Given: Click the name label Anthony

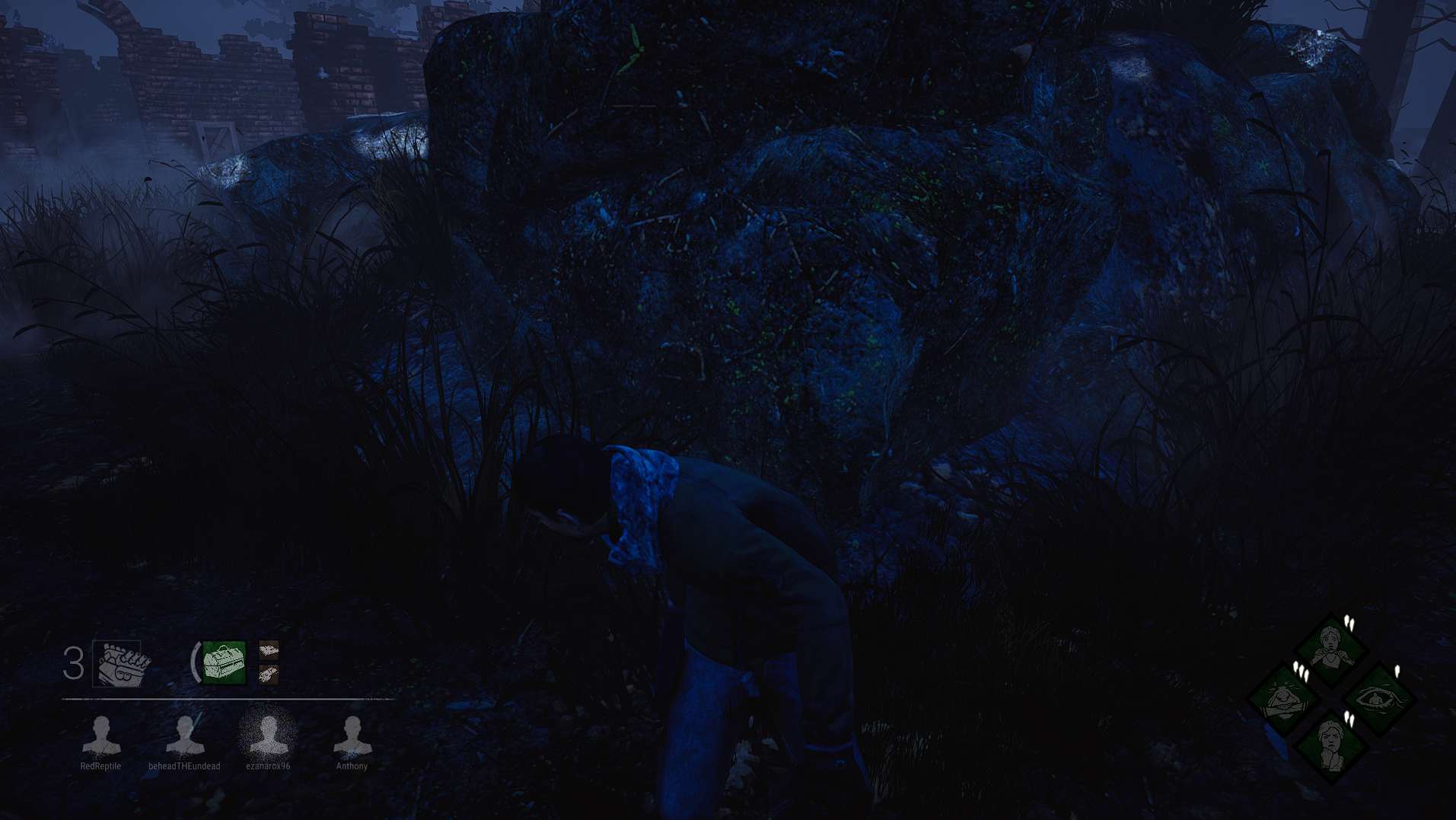Looking at the screenshot, I should (x=352, y=767).
